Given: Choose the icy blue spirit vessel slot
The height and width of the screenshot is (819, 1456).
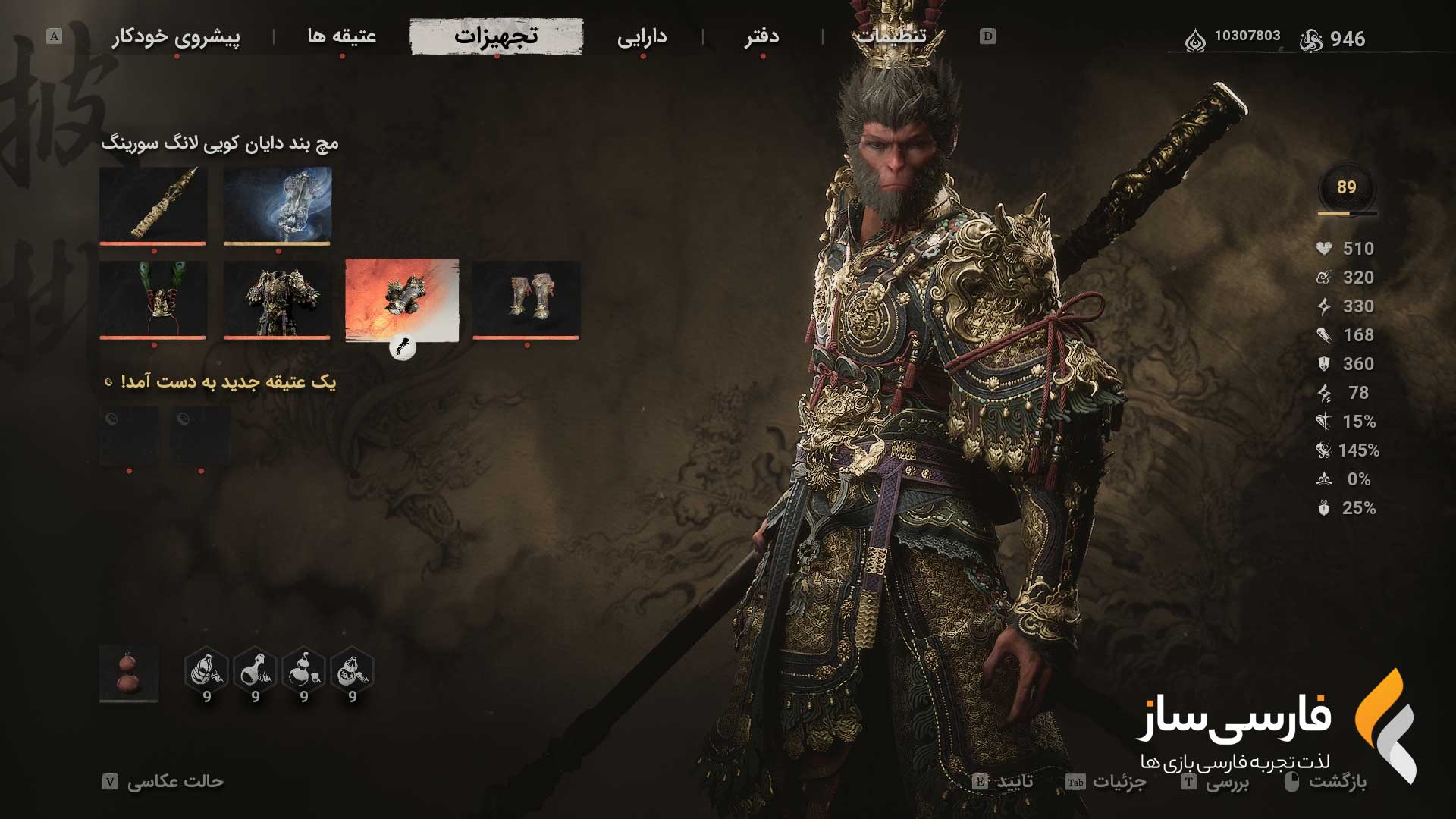Looking at the screenshot, I should point(278,206).
